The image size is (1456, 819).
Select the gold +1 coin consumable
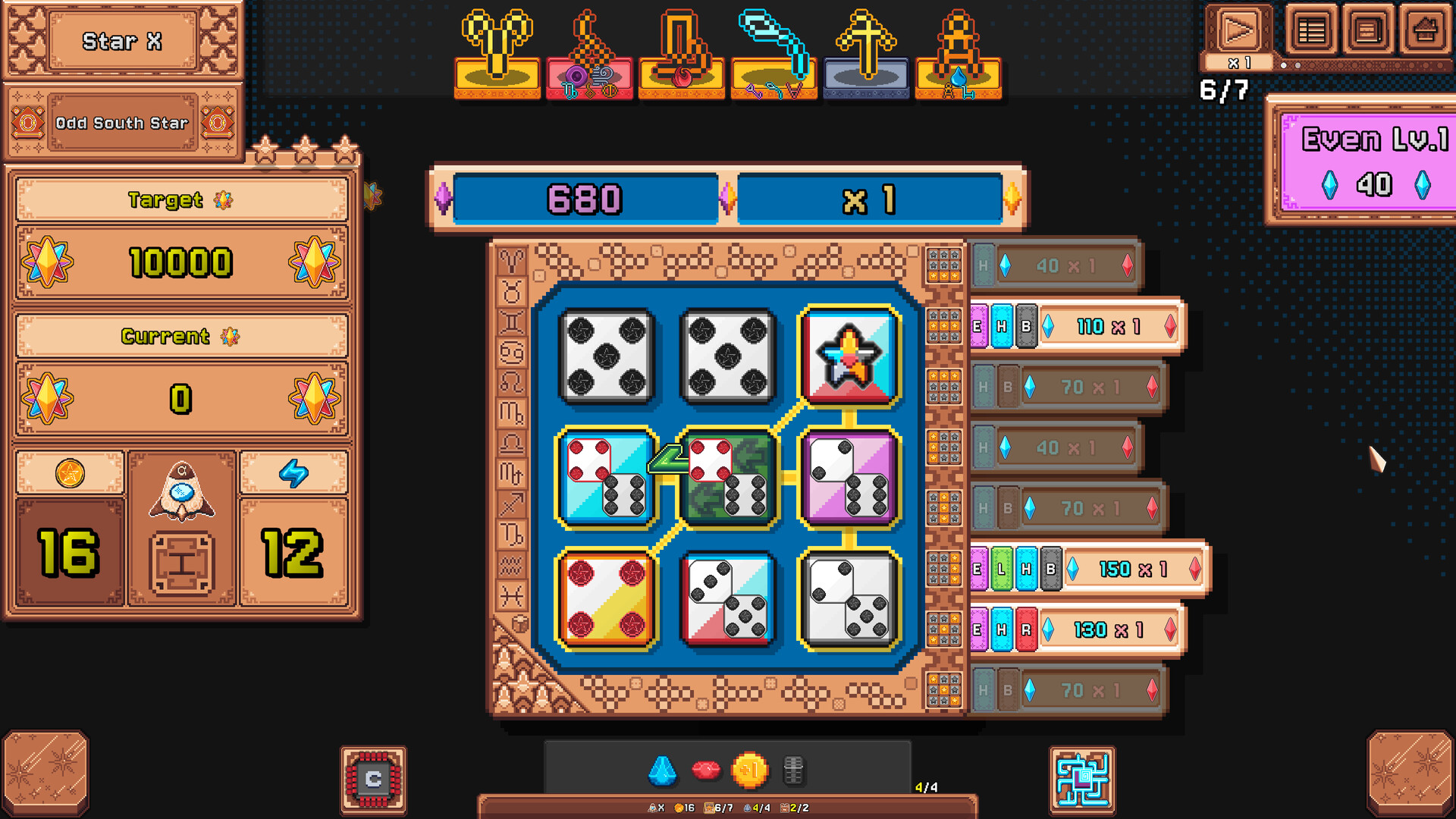751,769
